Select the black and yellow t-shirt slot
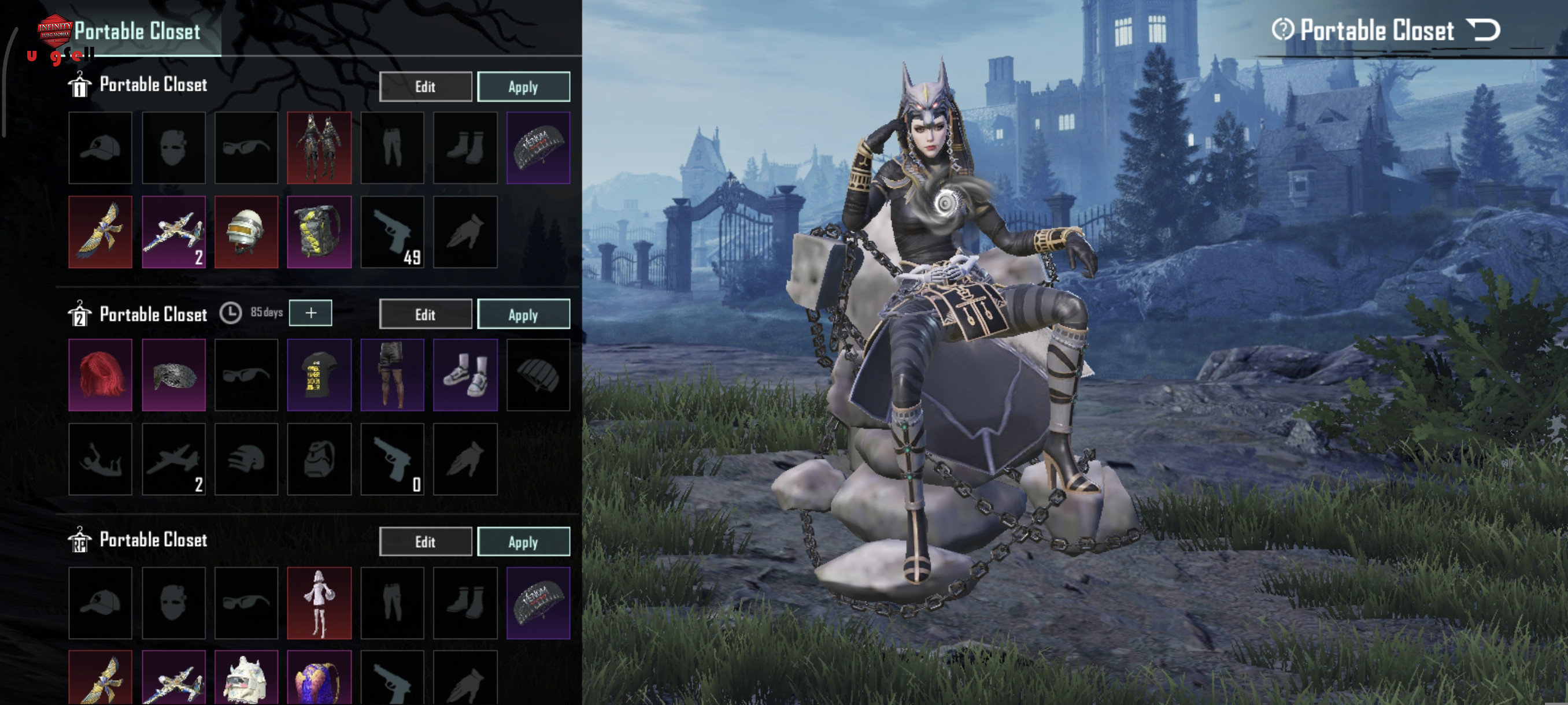1568x705 pixels. point(319,374)
